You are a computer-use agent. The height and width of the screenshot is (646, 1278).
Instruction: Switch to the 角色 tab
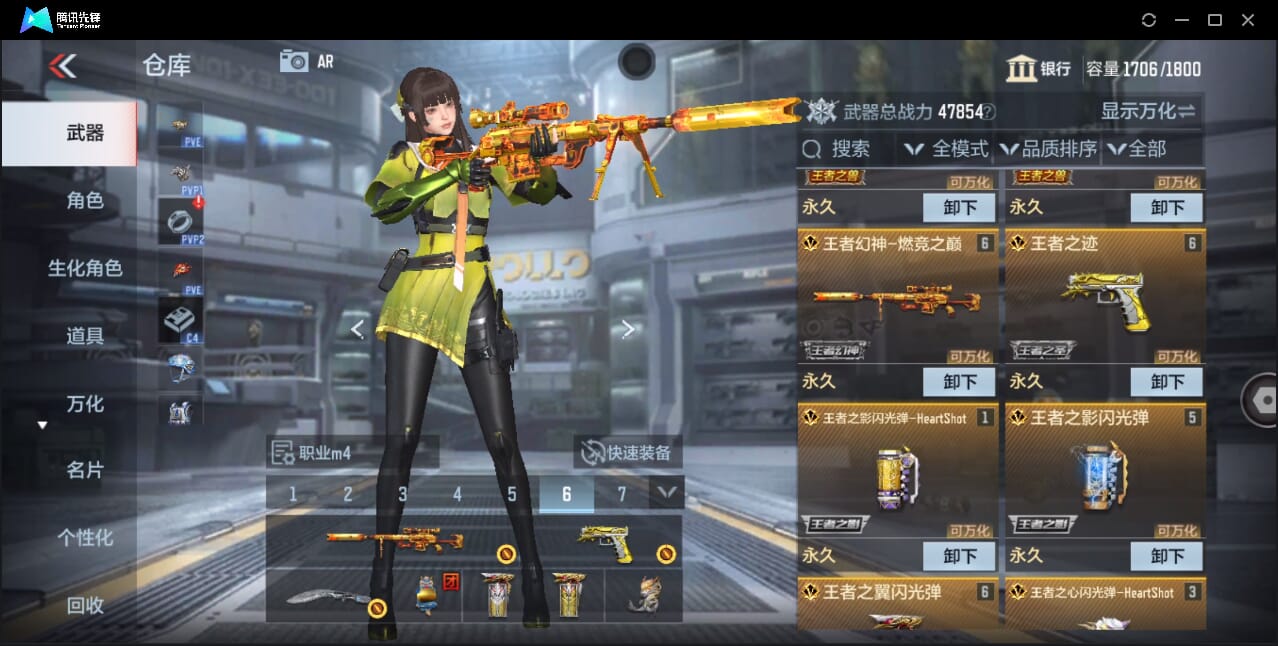85,201
